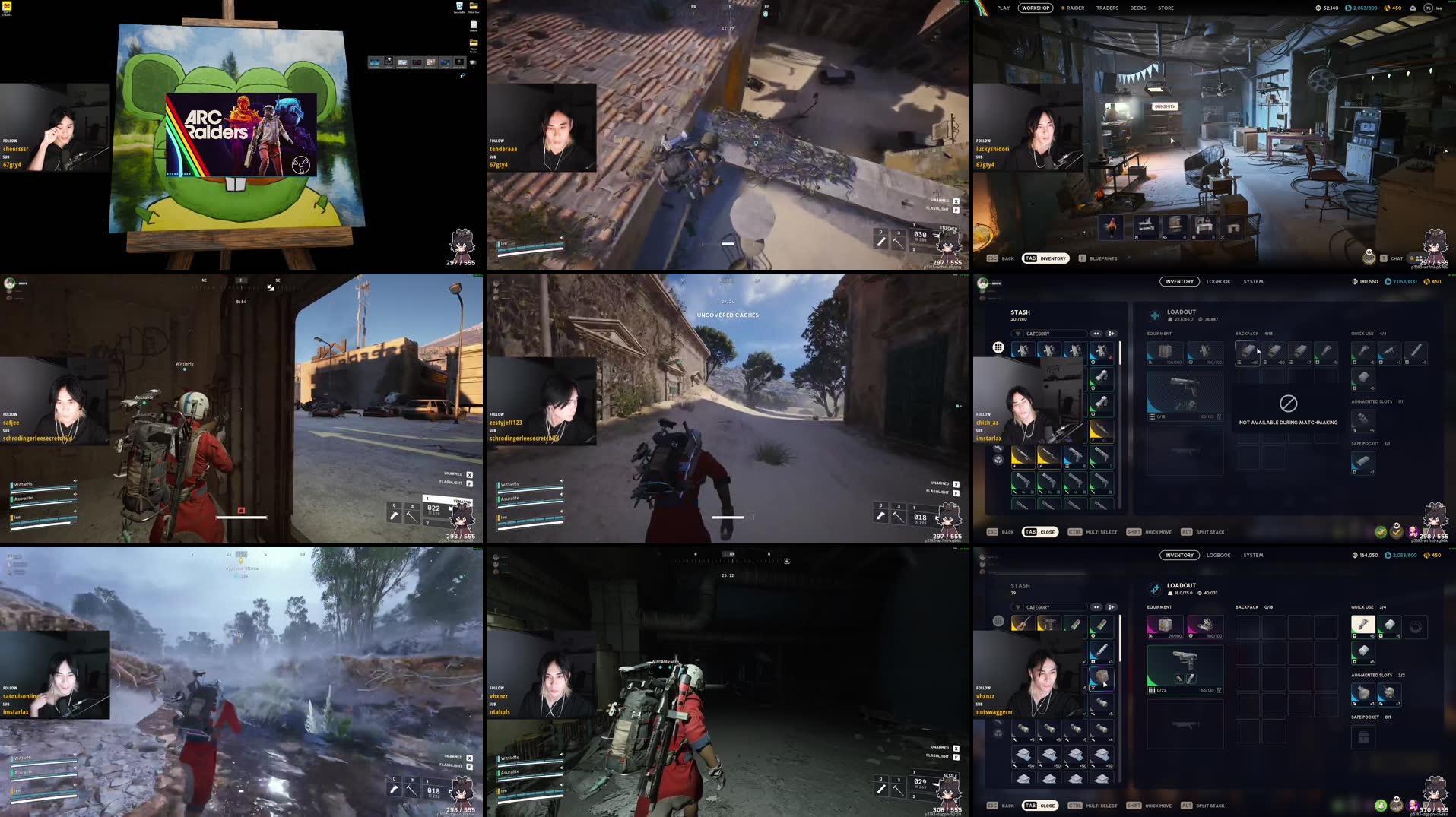The width and height of the screenshot is (1456, 817).
Task: Click the grid view icon beside the Stash category filter
Action: (998, 348)
